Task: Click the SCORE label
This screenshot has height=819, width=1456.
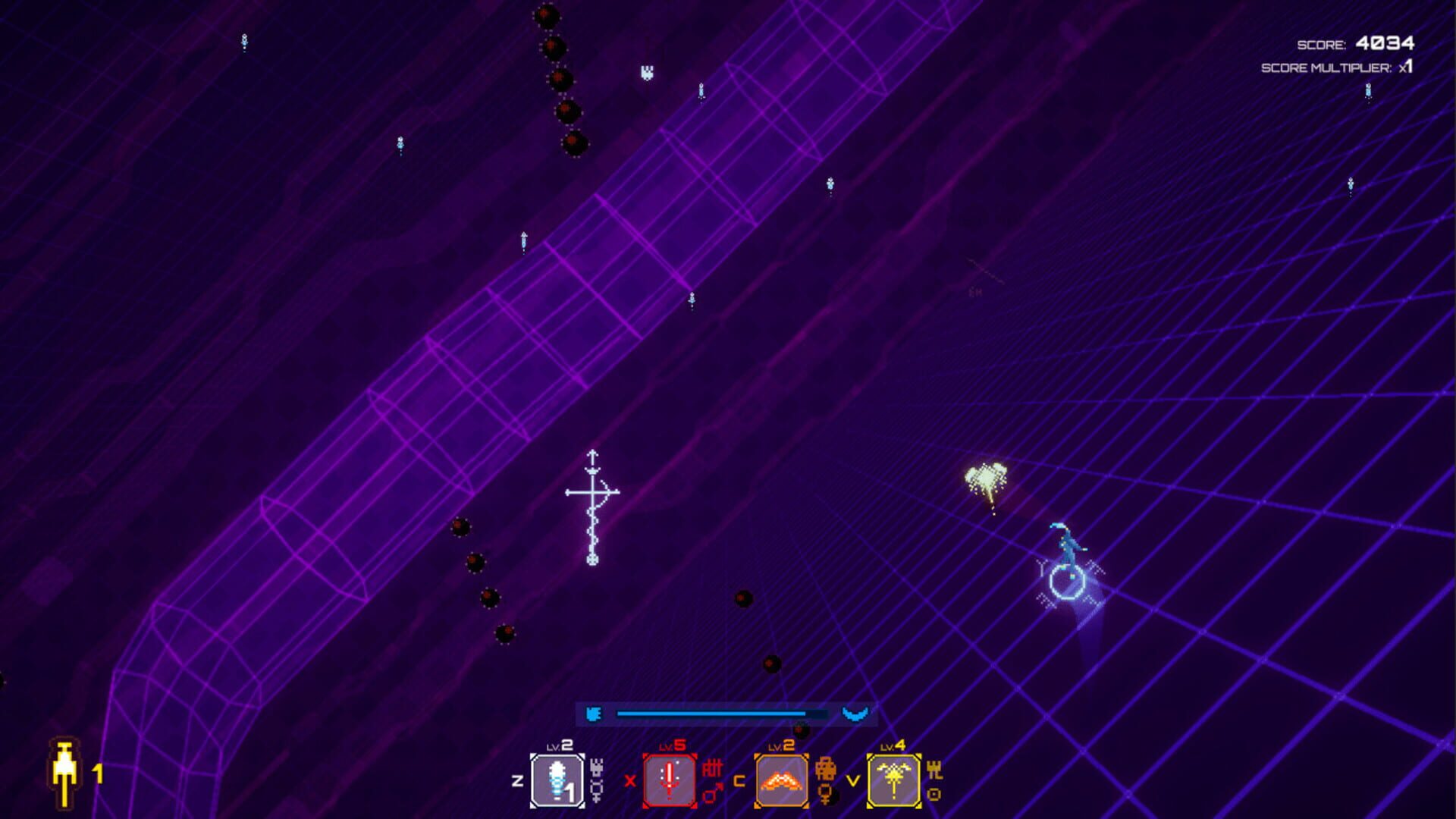Action: coord(1322,44)
